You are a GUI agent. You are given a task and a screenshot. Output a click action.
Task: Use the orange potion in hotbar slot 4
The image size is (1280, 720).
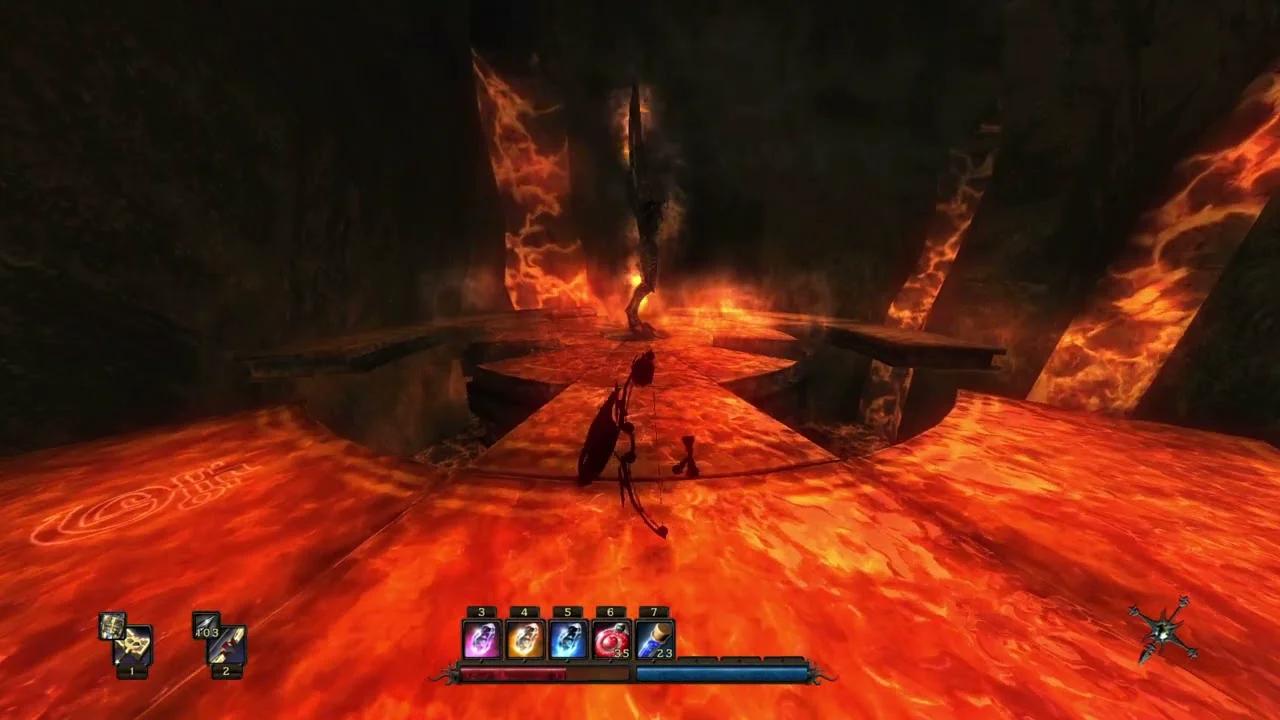tap(525, 637)
